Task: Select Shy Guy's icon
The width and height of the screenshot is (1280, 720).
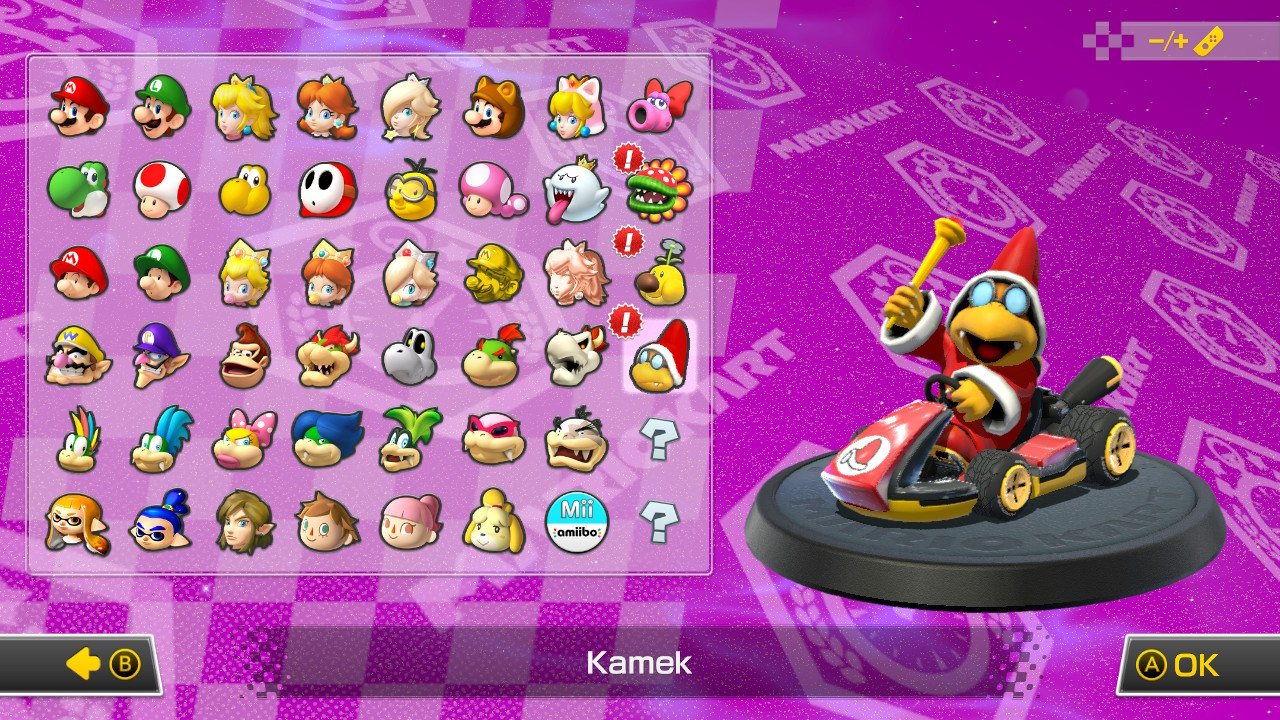Action: pyautogui.click(x=328, y=190)
